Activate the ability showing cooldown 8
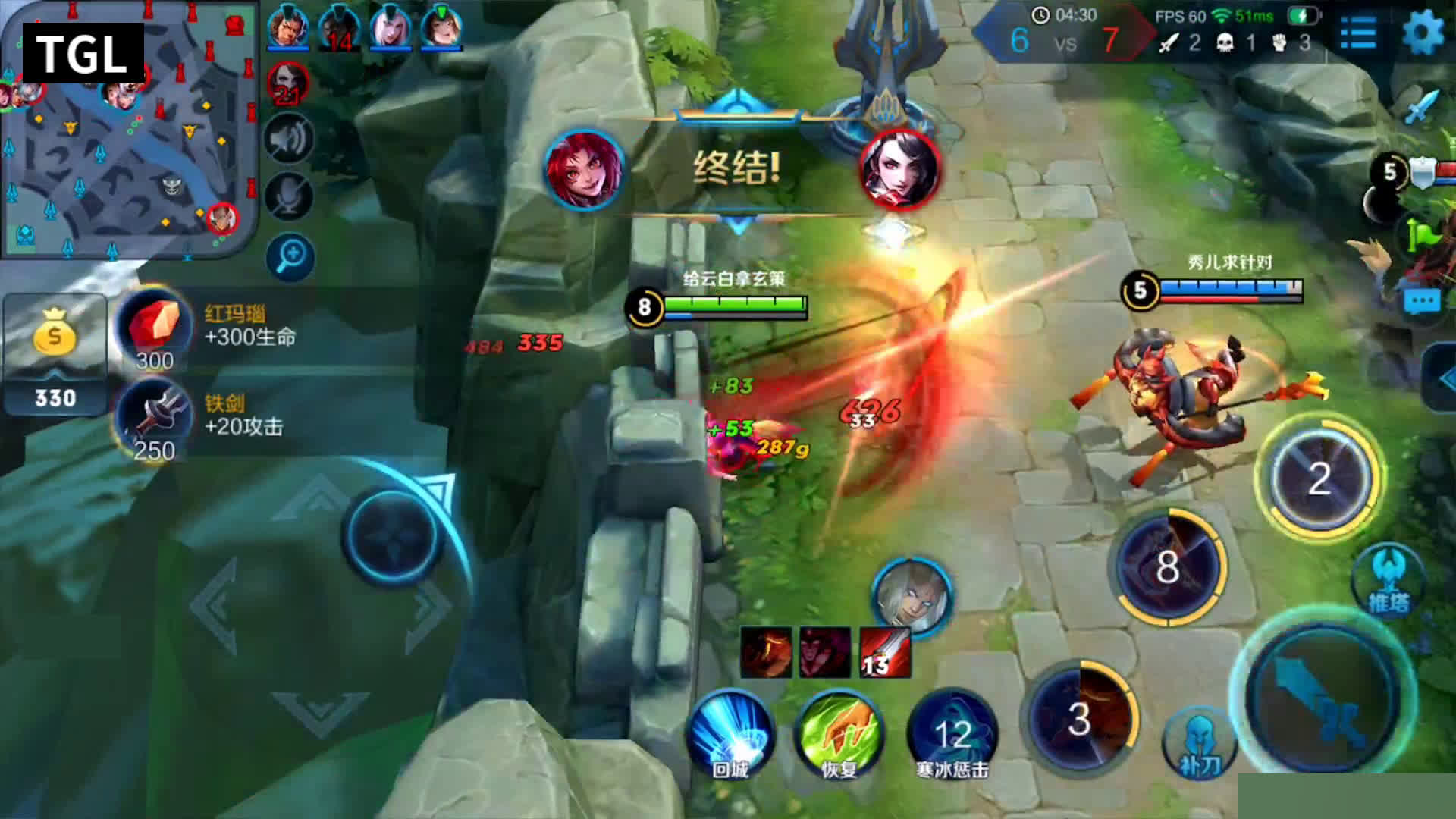 click(x=1168, y=567)
